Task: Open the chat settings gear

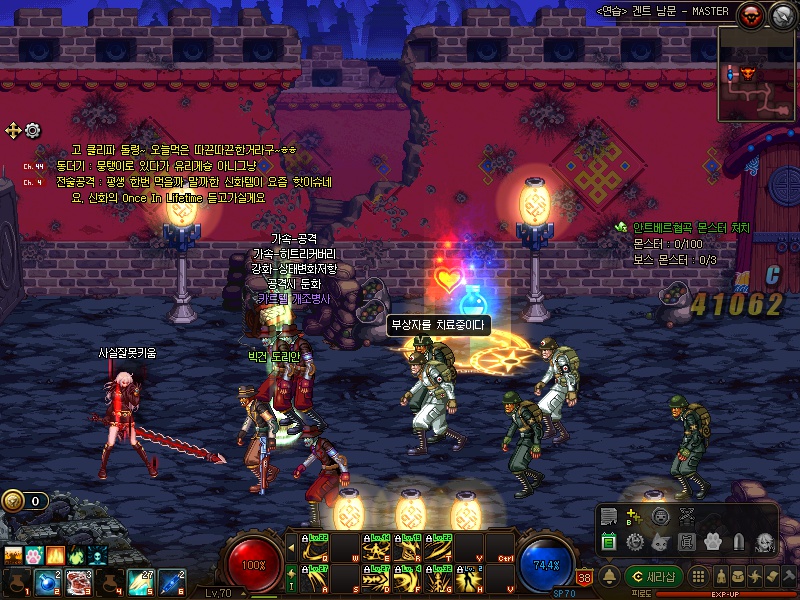Action: 33,130
